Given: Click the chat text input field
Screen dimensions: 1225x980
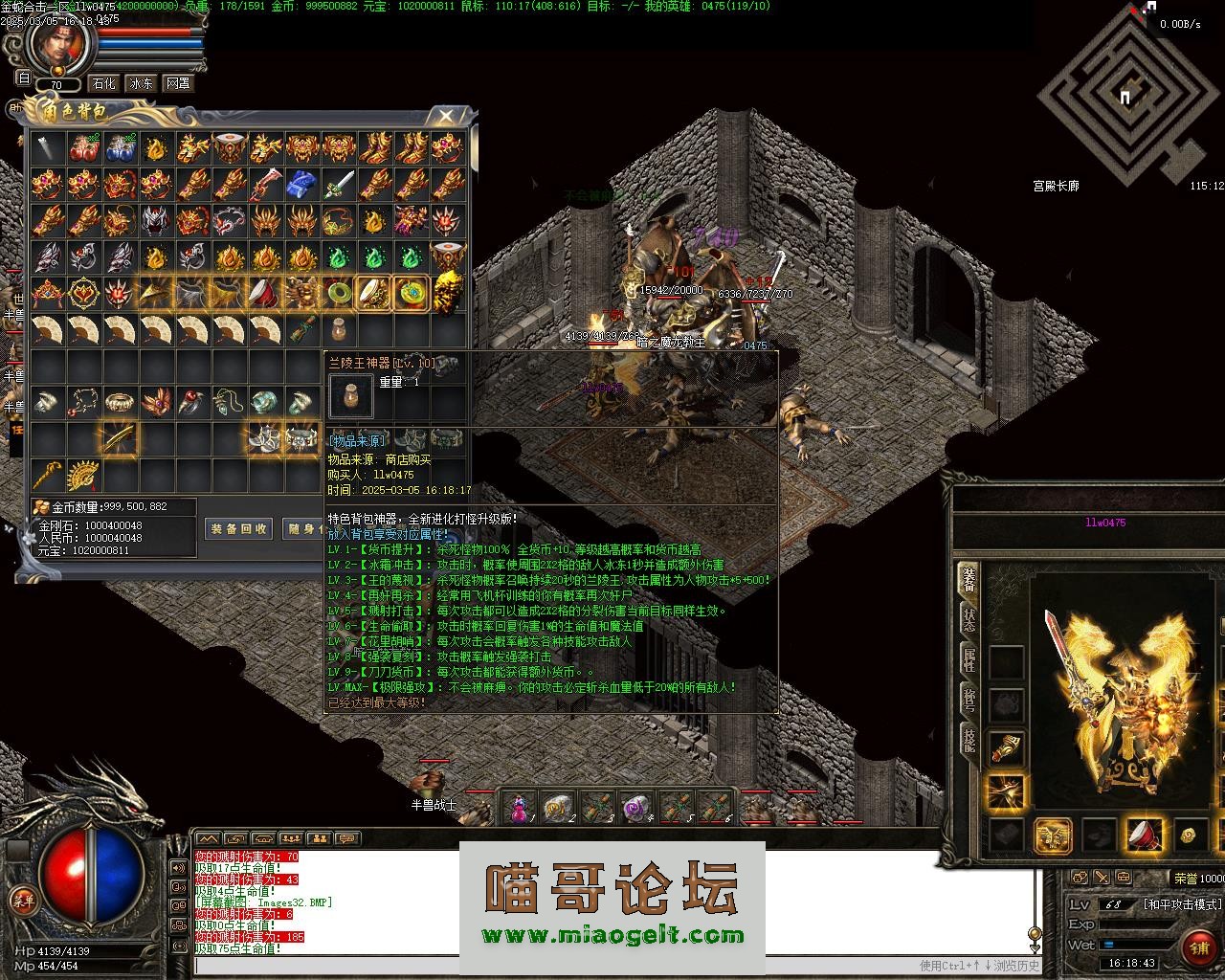Looking at the screenshot, I should click(x=612, y=966).
